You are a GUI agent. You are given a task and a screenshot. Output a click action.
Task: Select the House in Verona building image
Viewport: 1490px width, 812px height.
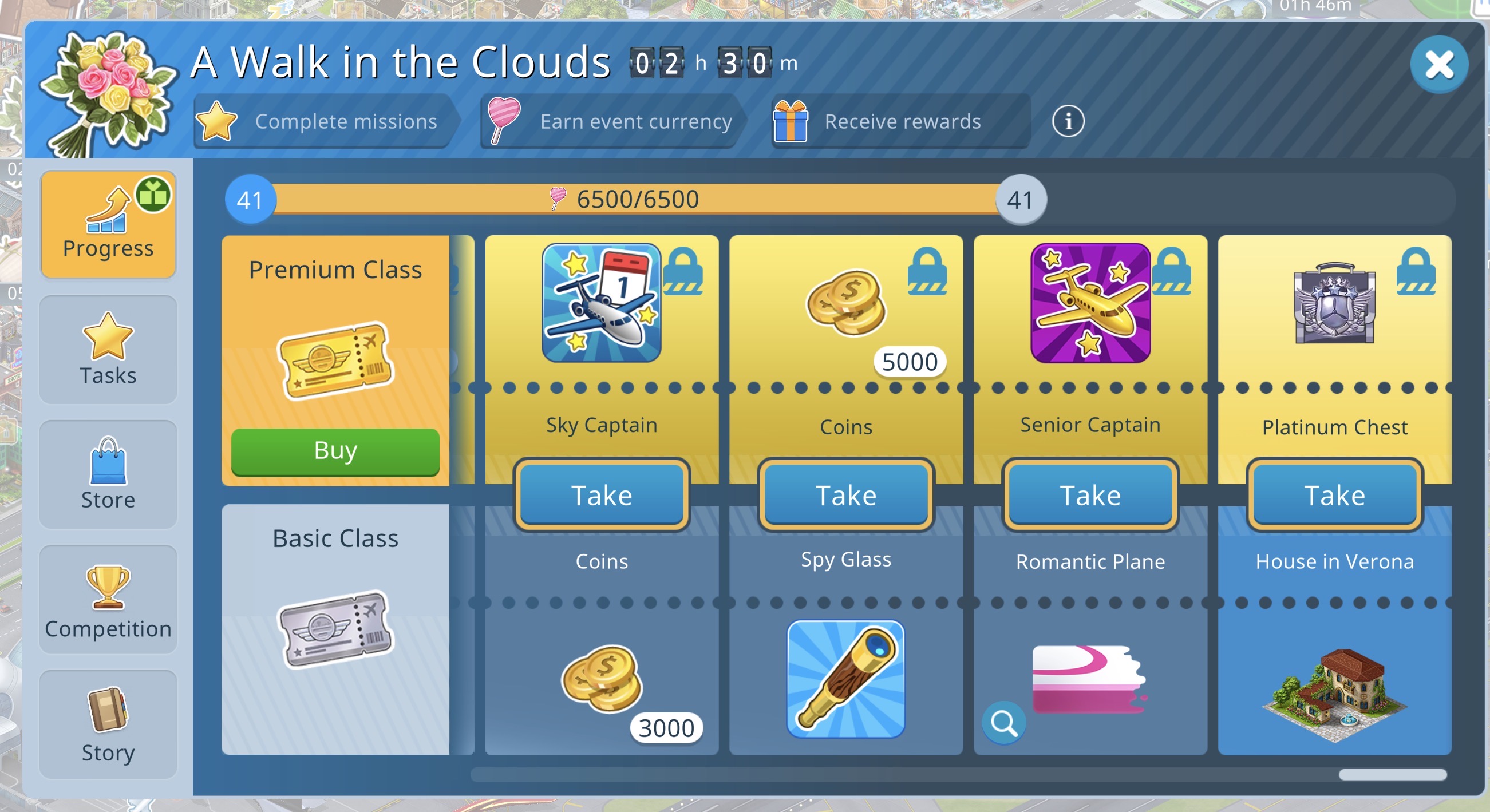(1334, 694)
